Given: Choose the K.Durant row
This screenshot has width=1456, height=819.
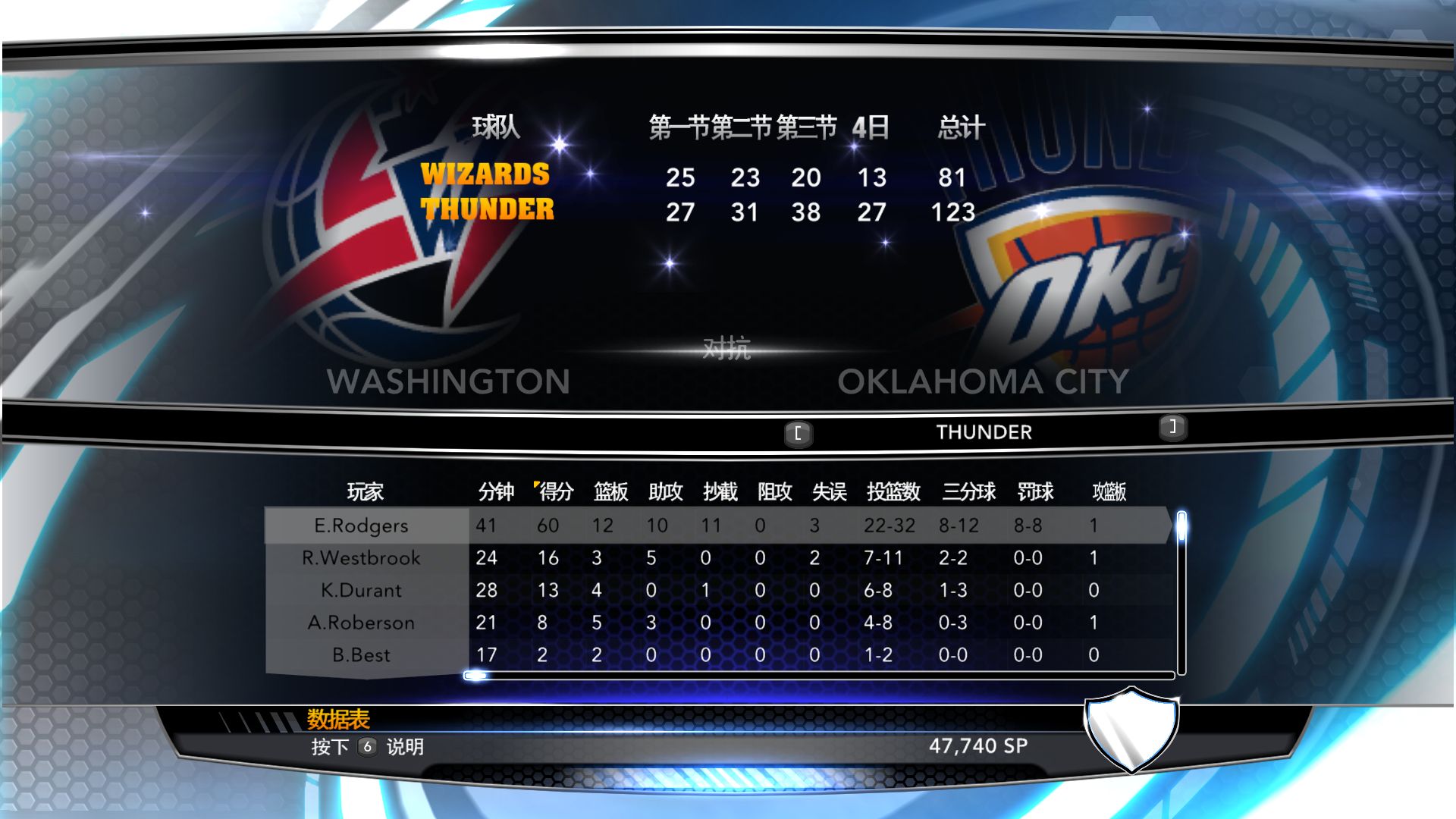Looking at the screenshot, I should coord(361,590).
